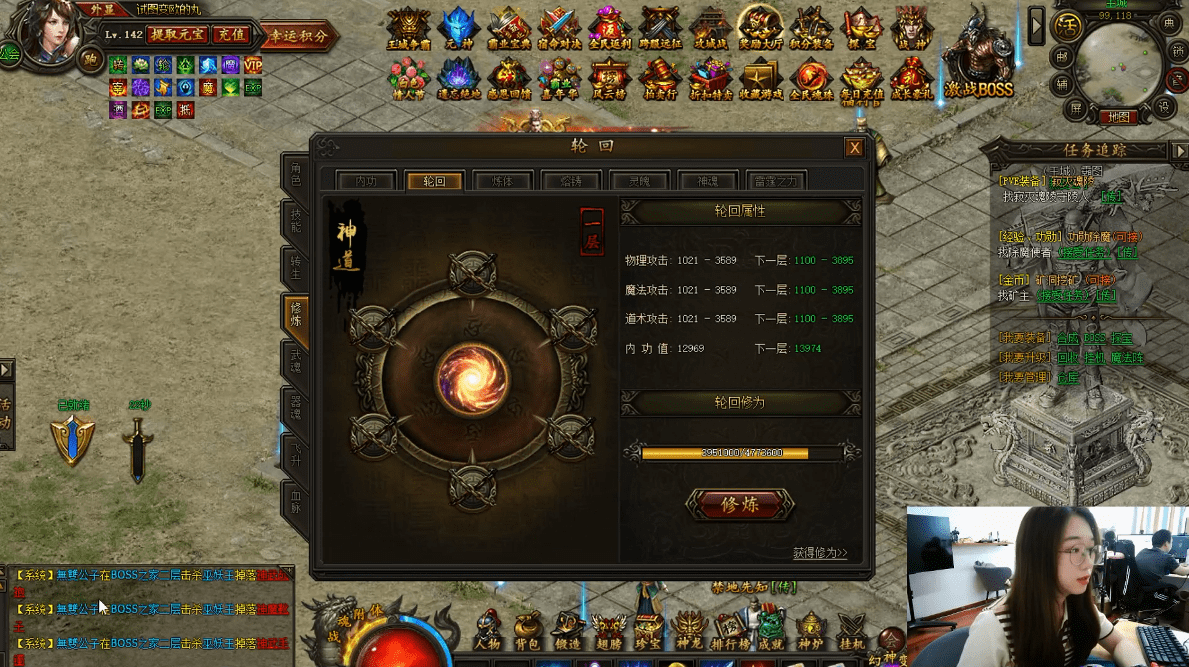
Task: Enter the 激战BOSS event
Action: 978,60
